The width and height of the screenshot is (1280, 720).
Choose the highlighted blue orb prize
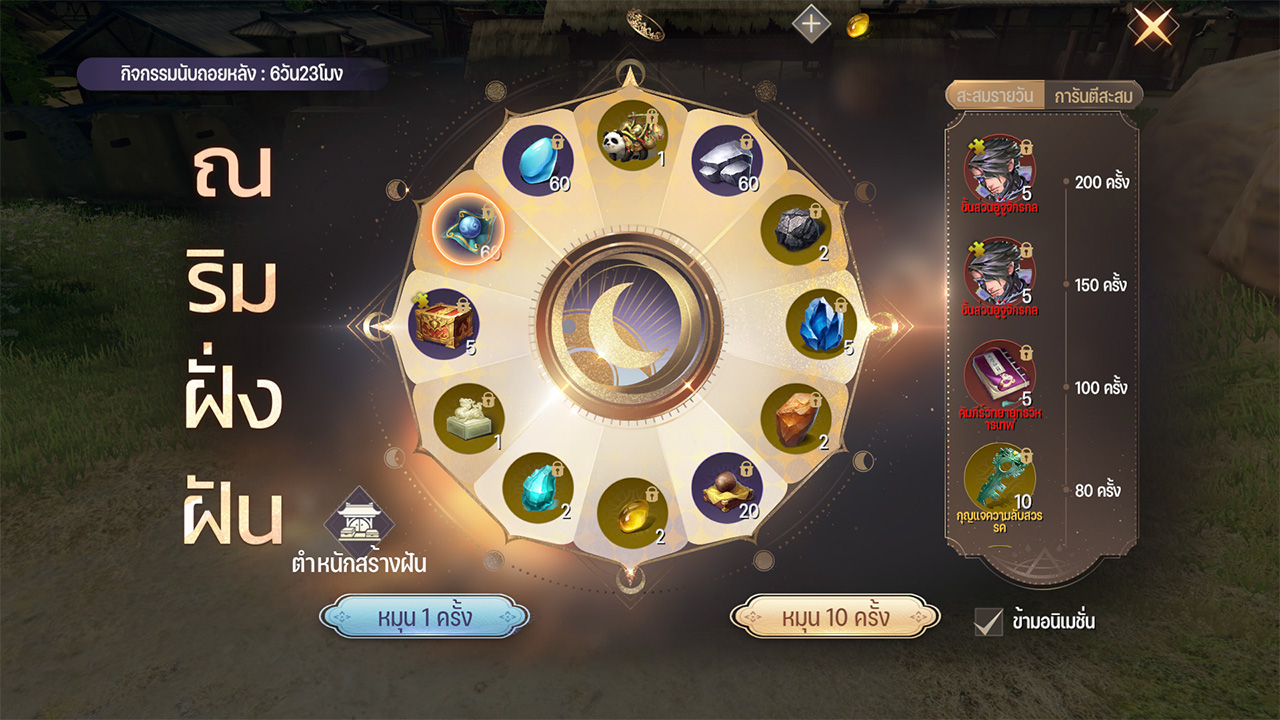point(468,228)
